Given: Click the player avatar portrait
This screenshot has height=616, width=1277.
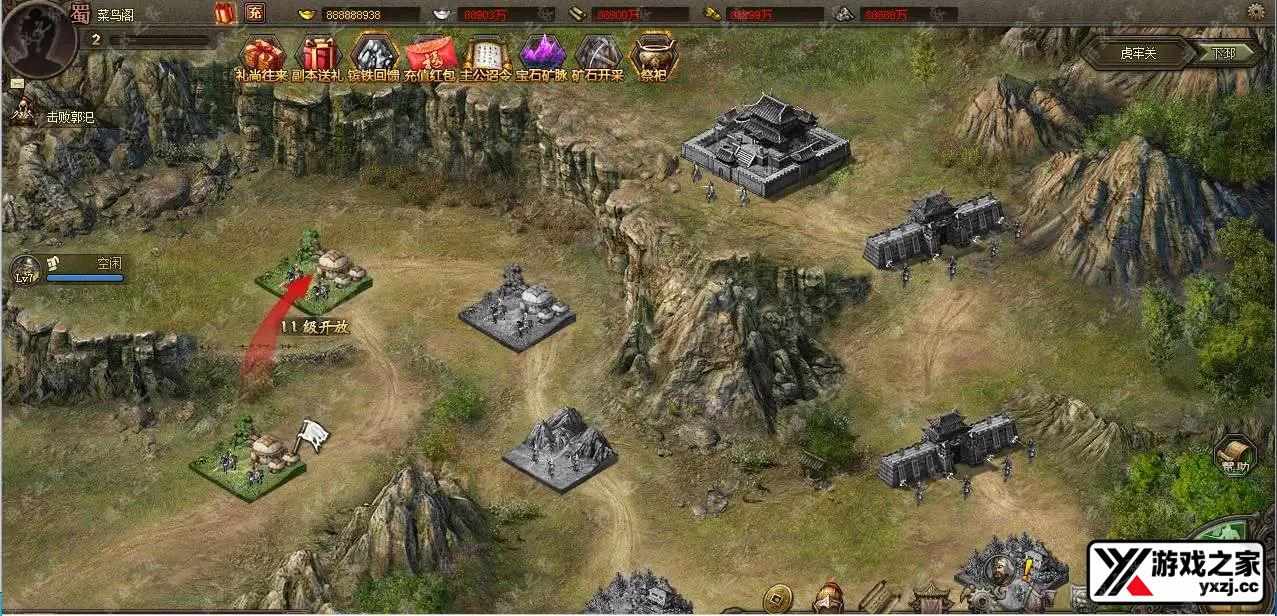Looking at the screenshot, I should point(38,36).
